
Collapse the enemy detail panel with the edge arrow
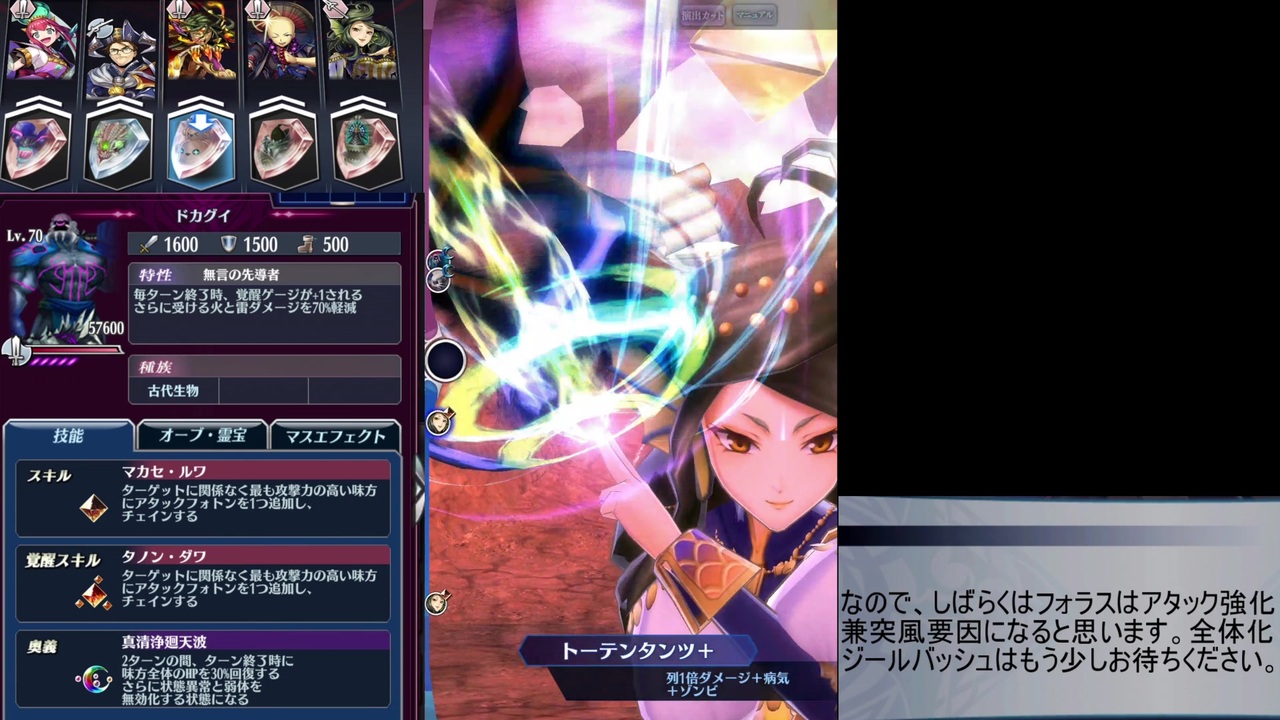point(417,490)
